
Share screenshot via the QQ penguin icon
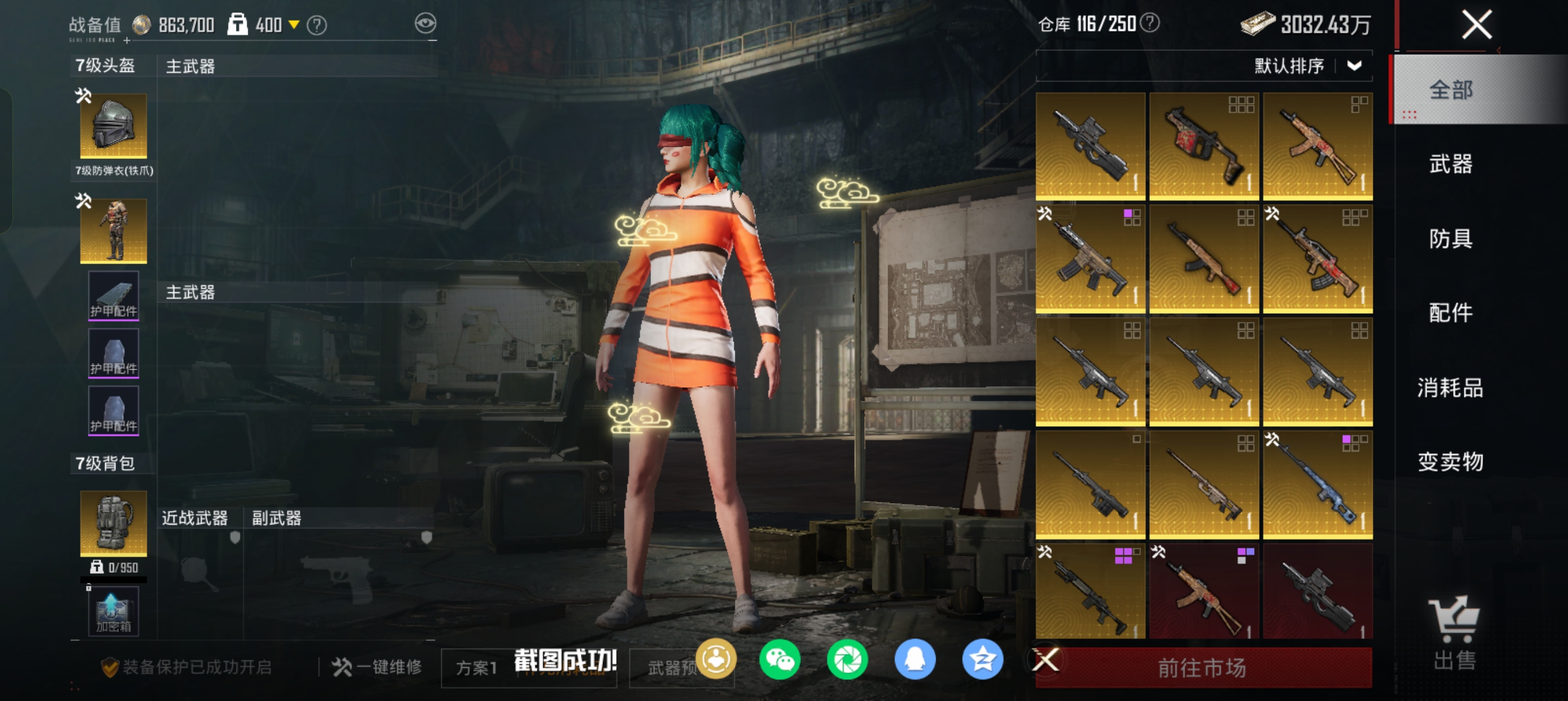tap(914, 660)
